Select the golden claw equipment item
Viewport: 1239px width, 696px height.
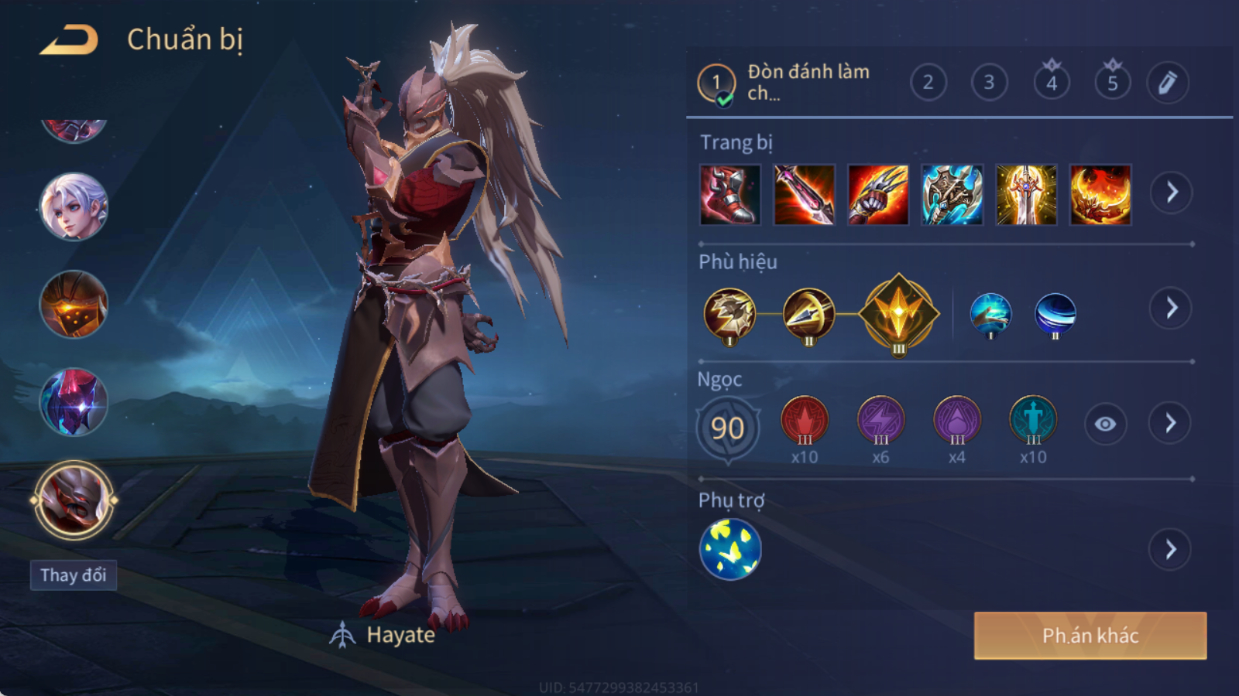click(x=878, y=194)
